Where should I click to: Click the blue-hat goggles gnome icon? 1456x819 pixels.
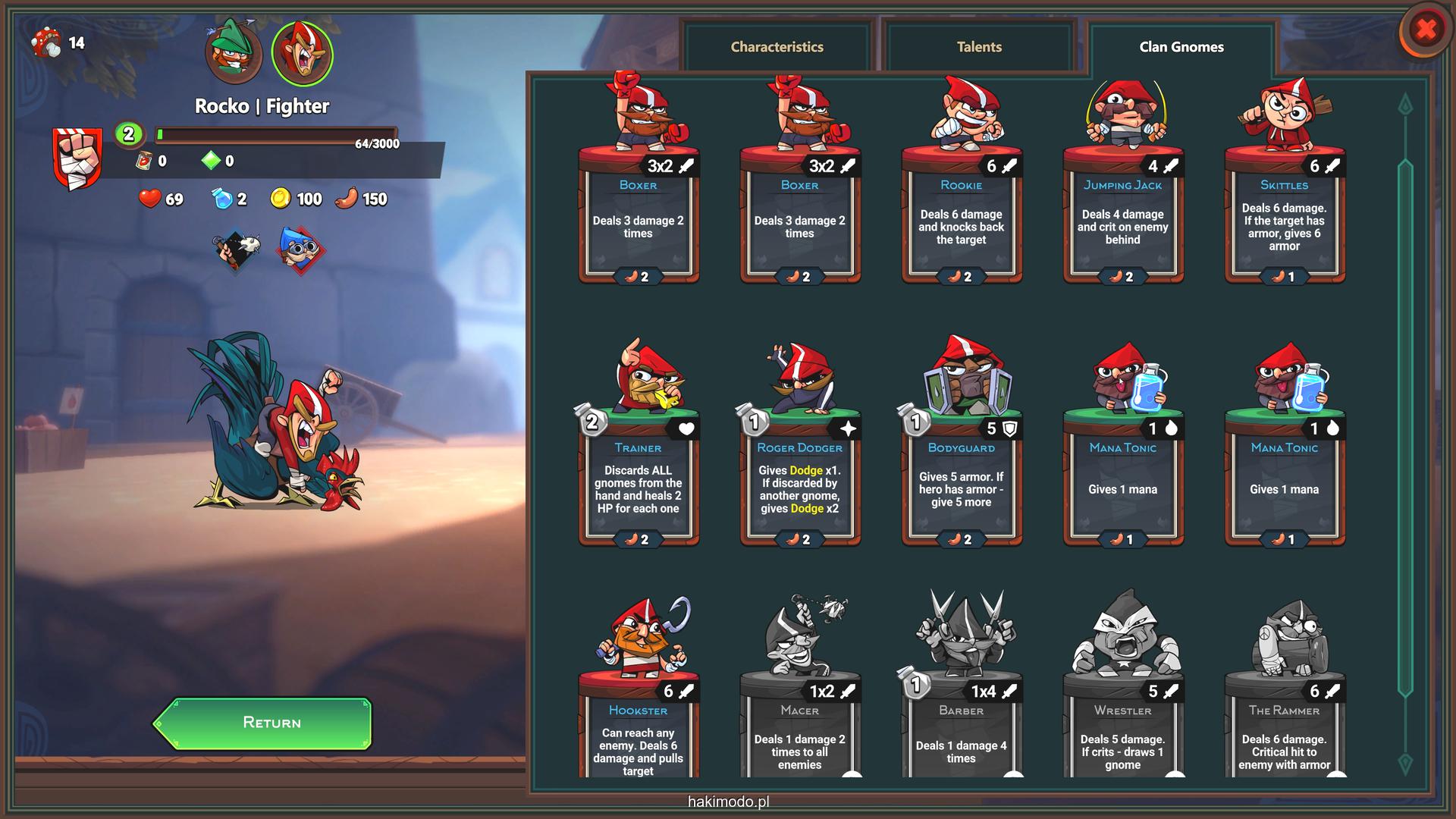(301, 249)
